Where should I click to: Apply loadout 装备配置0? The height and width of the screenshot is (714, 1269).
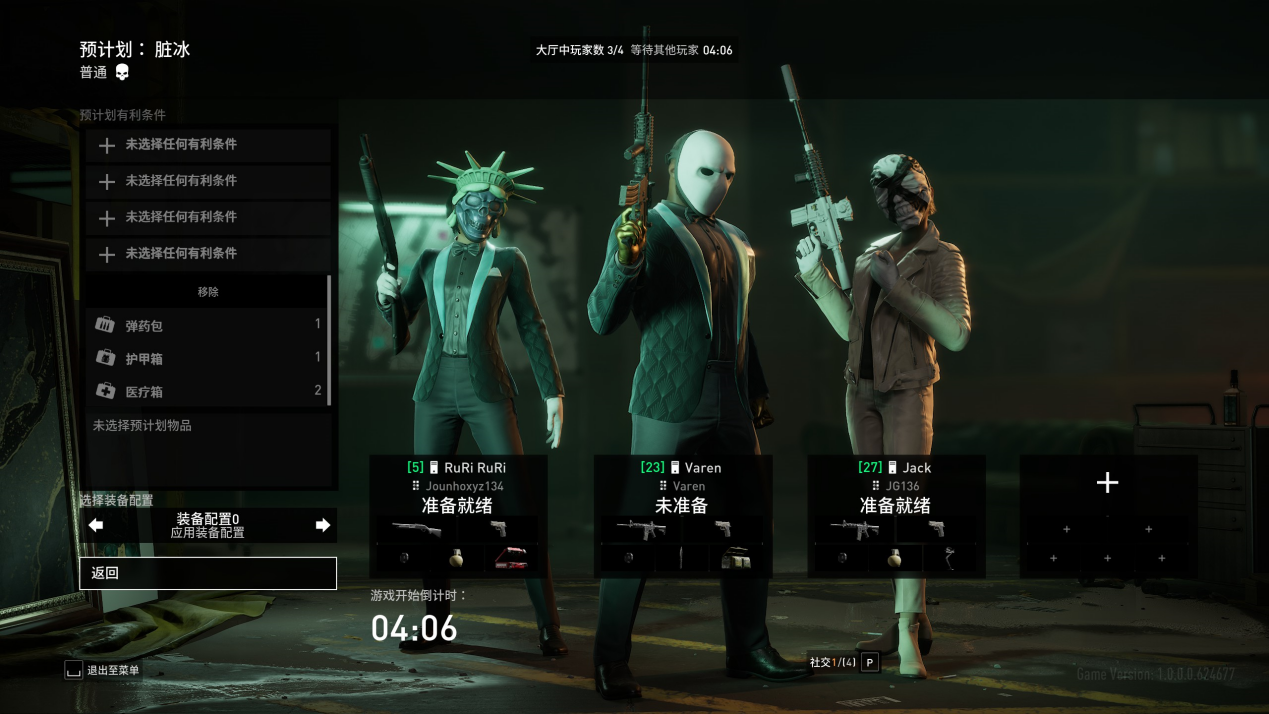tap(208, 526)
